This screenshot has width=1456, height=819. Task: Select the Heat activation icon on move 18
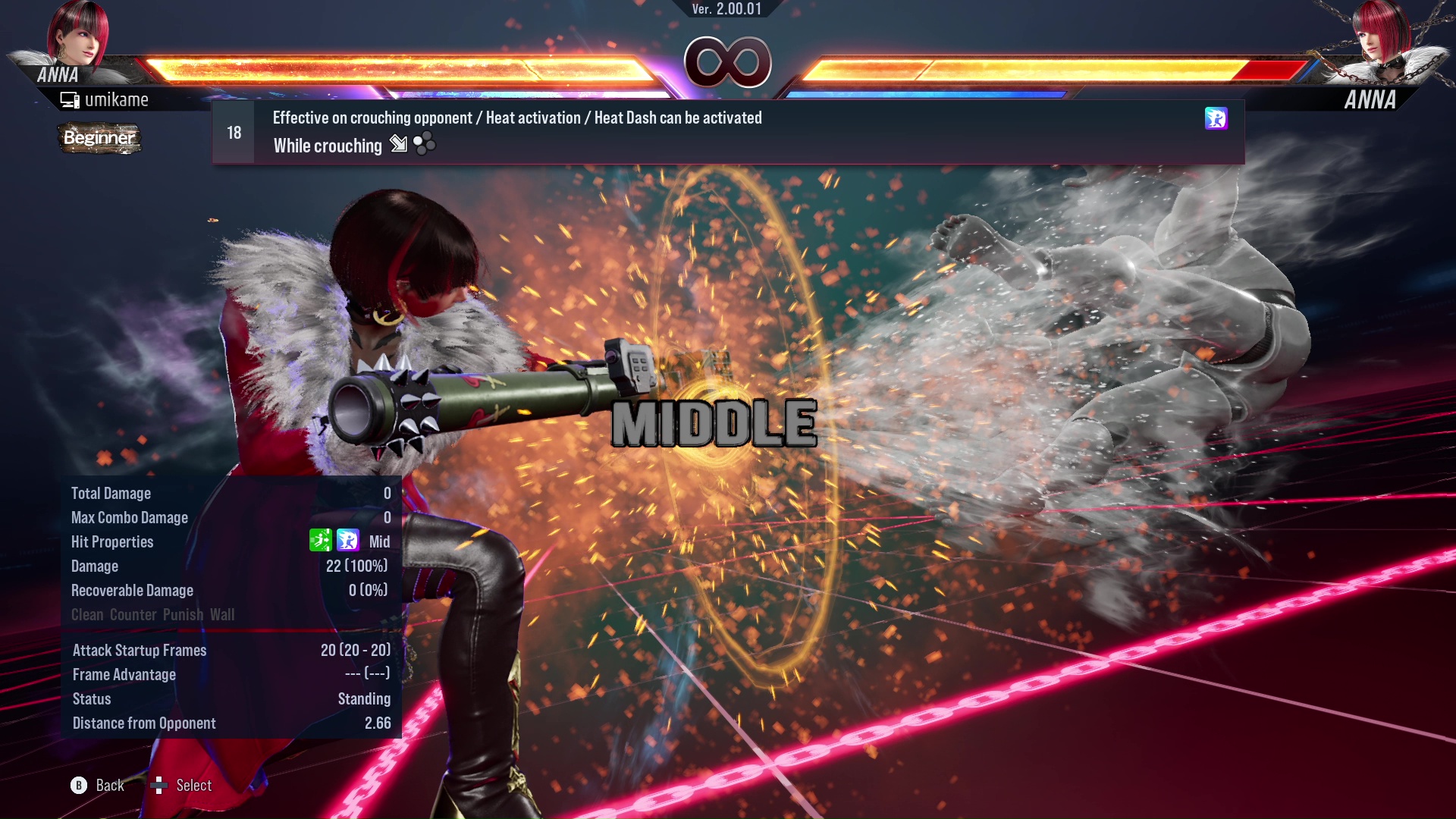click(1216, 119)
